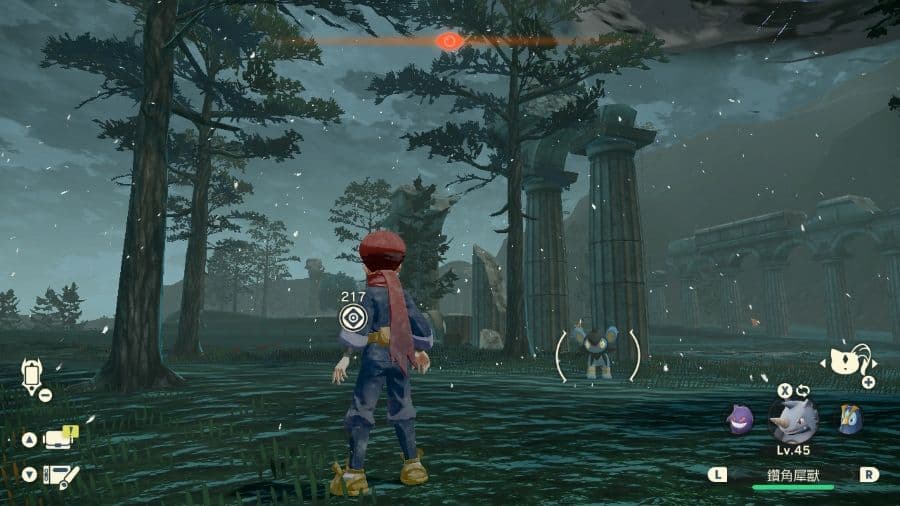Select the Rhyperior party portrait
The image size is (900, 506).
793,420
